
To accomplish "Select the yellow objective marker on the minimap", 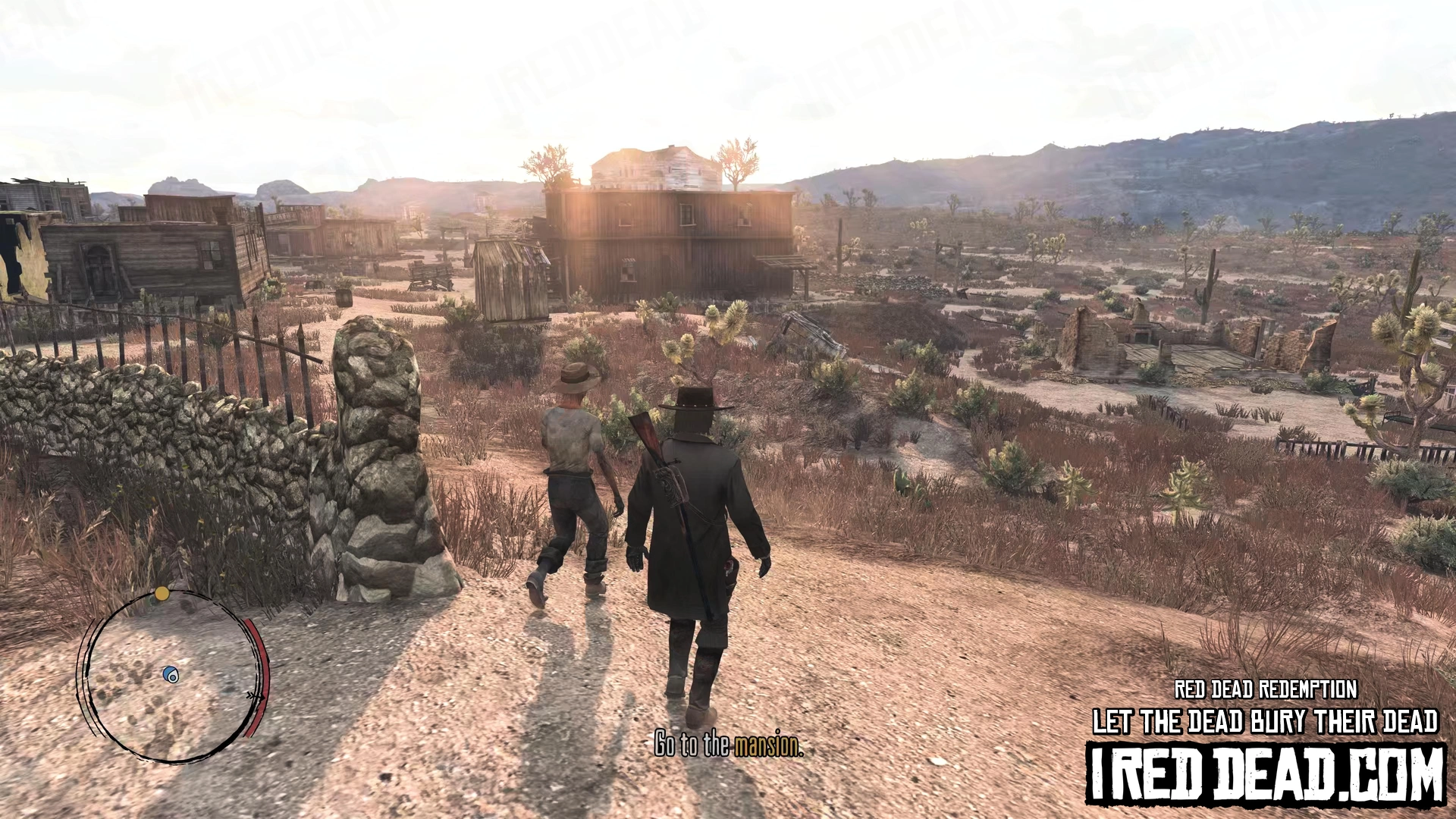I will [x=162, y=593].
